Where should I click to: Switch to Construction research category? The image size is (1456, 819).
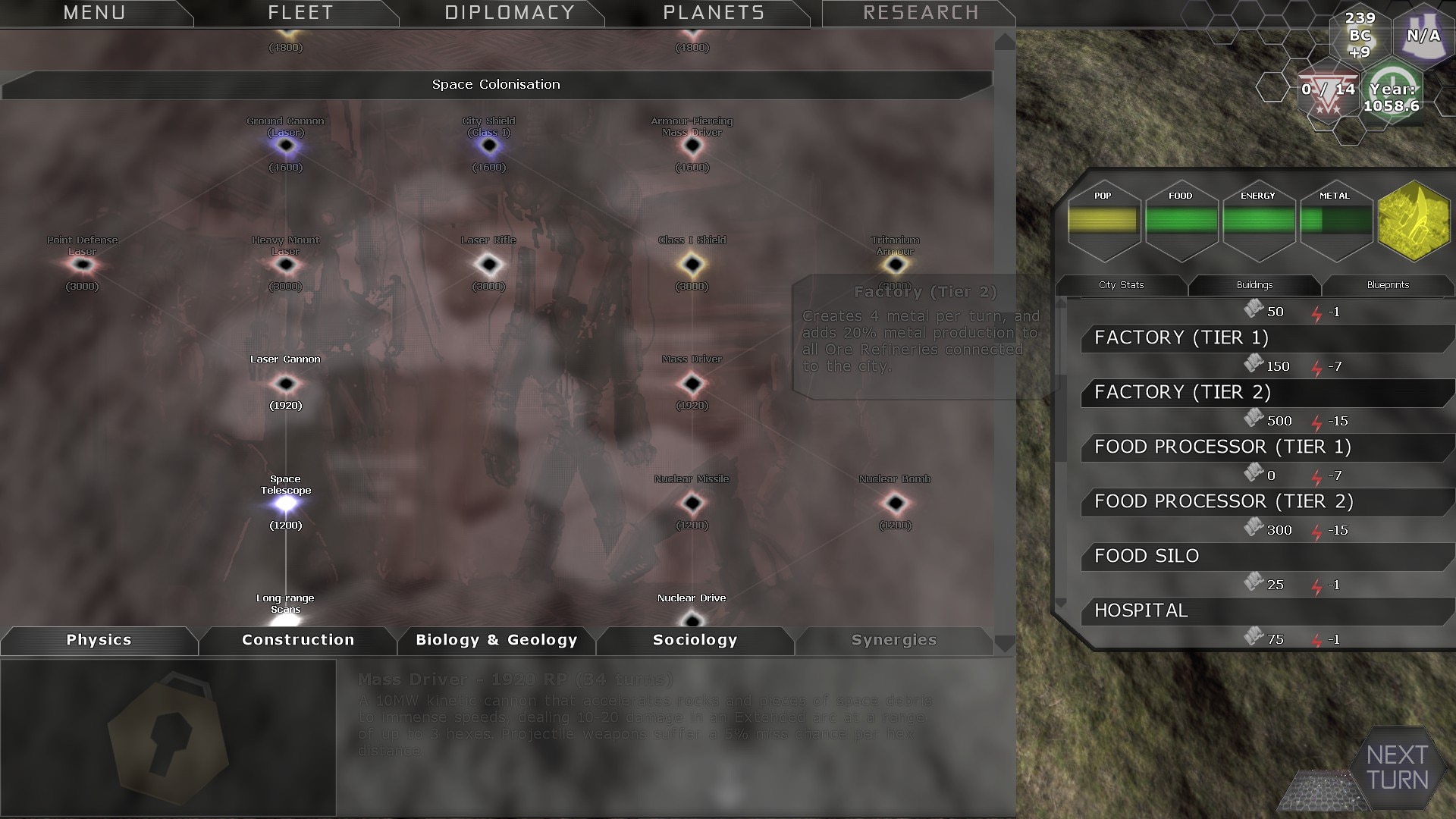point(298,640)
